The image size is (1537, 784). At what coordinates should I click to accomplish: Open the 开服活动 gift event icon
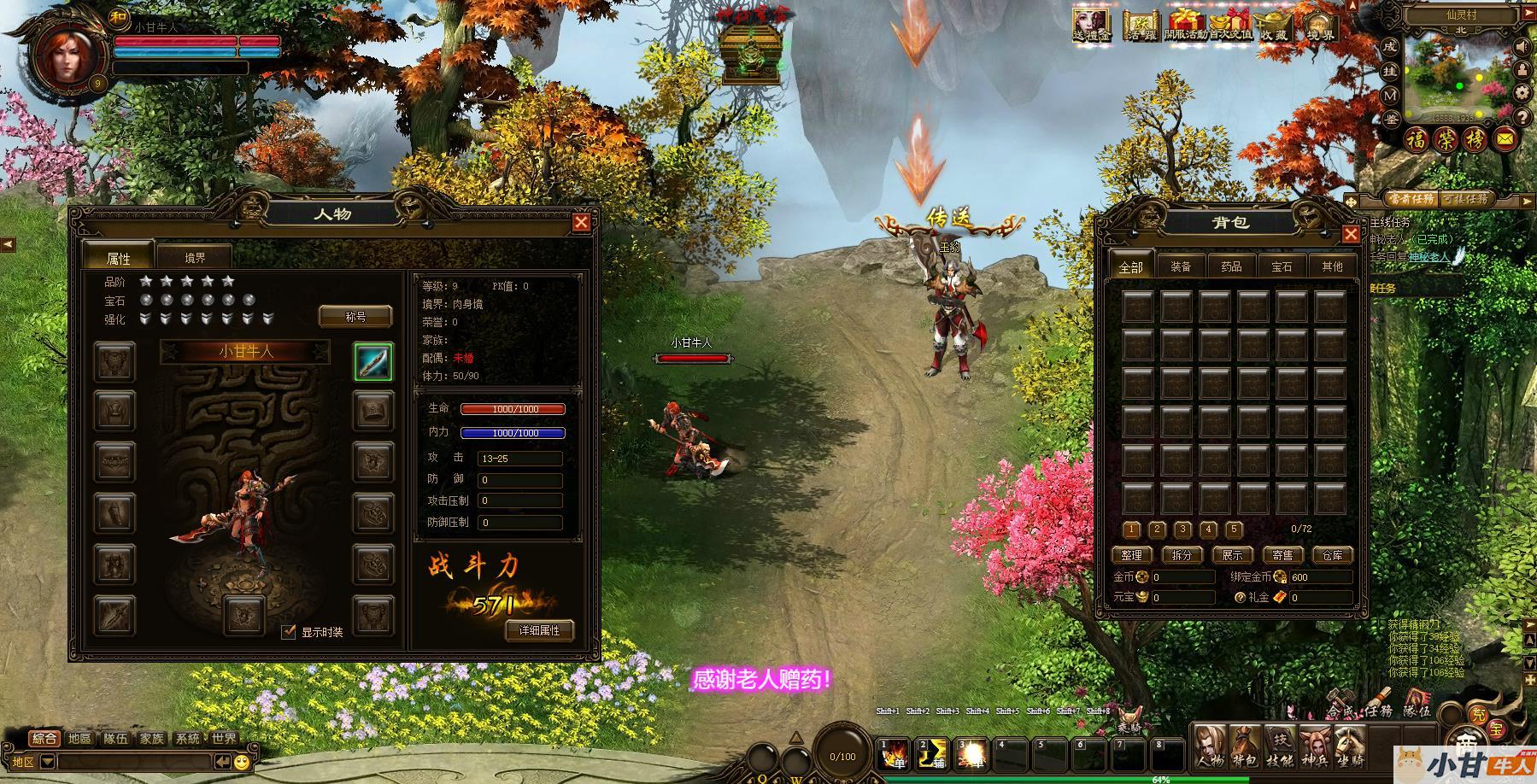[1184, 26]
